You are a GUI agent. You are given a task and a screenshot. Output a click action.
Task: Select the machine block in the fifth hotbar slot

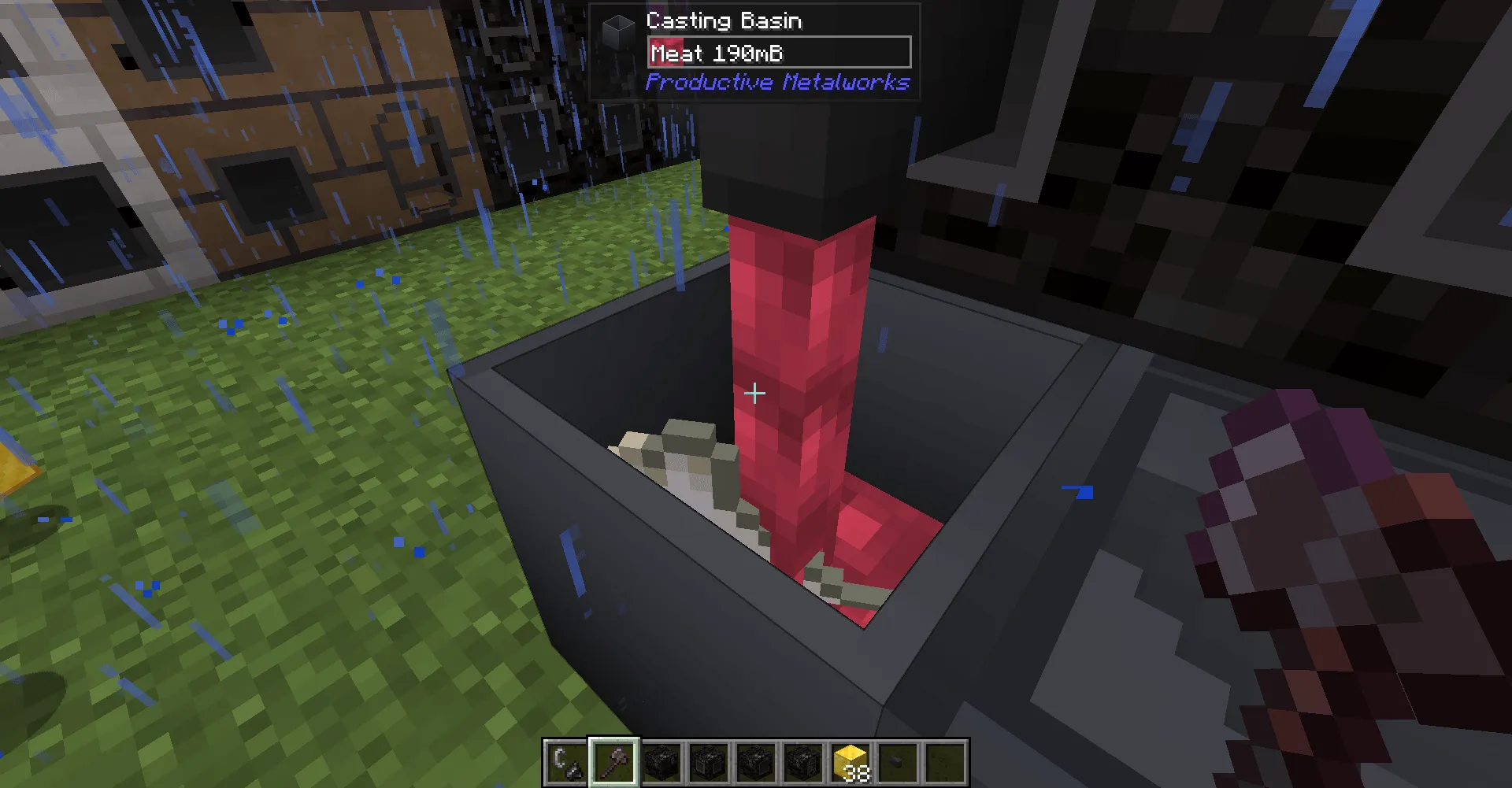coord(754,764)
